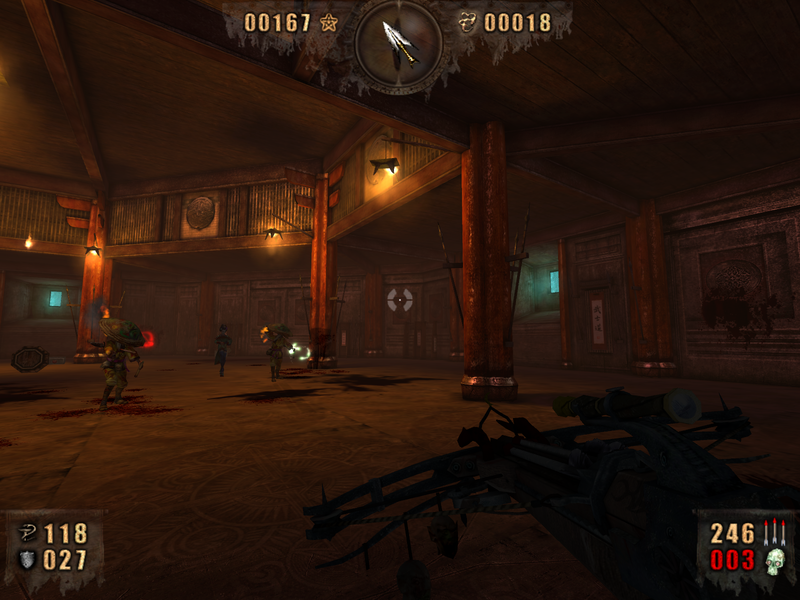Select the star icon beside 00167
This screenshot has width=800, height=600.
329,23
